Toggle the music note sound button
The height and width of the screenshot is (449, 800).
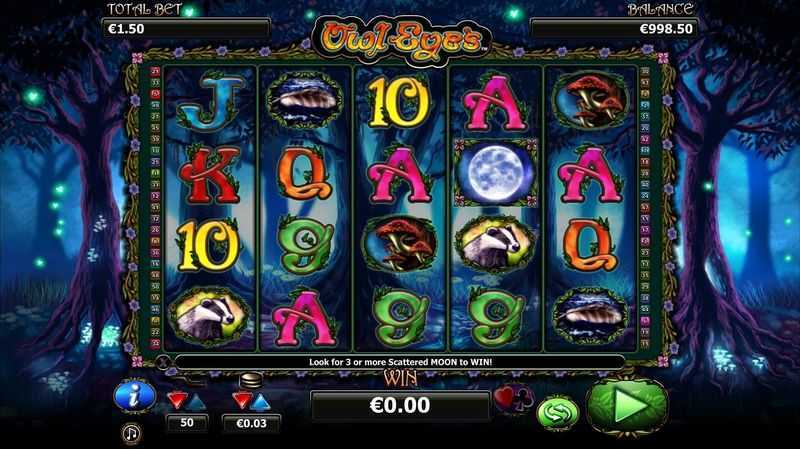(131, 433)
